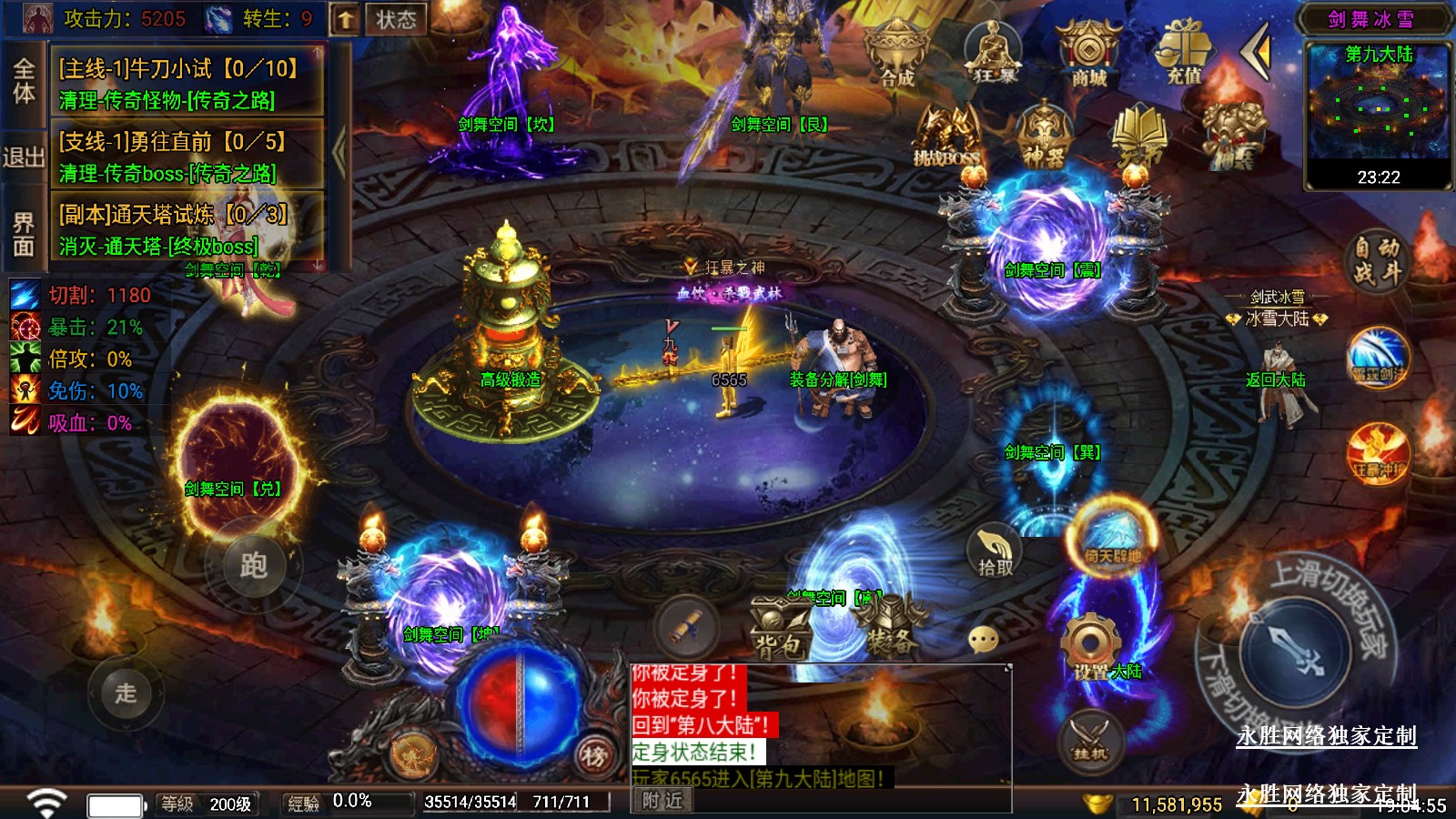Toggle 自动战斗 auto battle
This screenshot has height=819, width=1456.
[x=1376, y=260]
